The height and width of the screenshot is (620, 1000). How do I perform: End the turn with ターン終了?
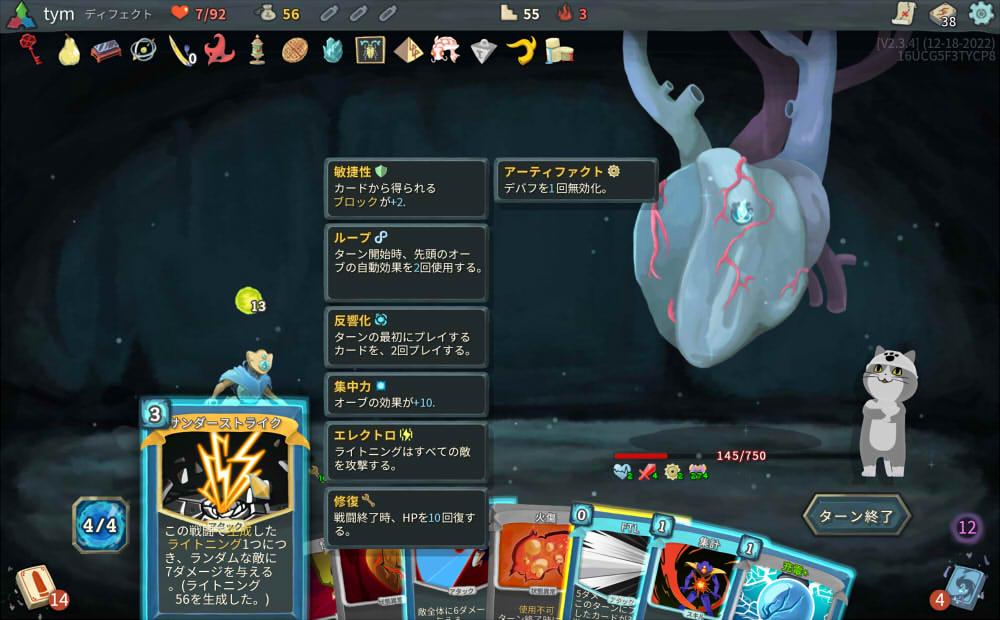(x=857, y=516)
